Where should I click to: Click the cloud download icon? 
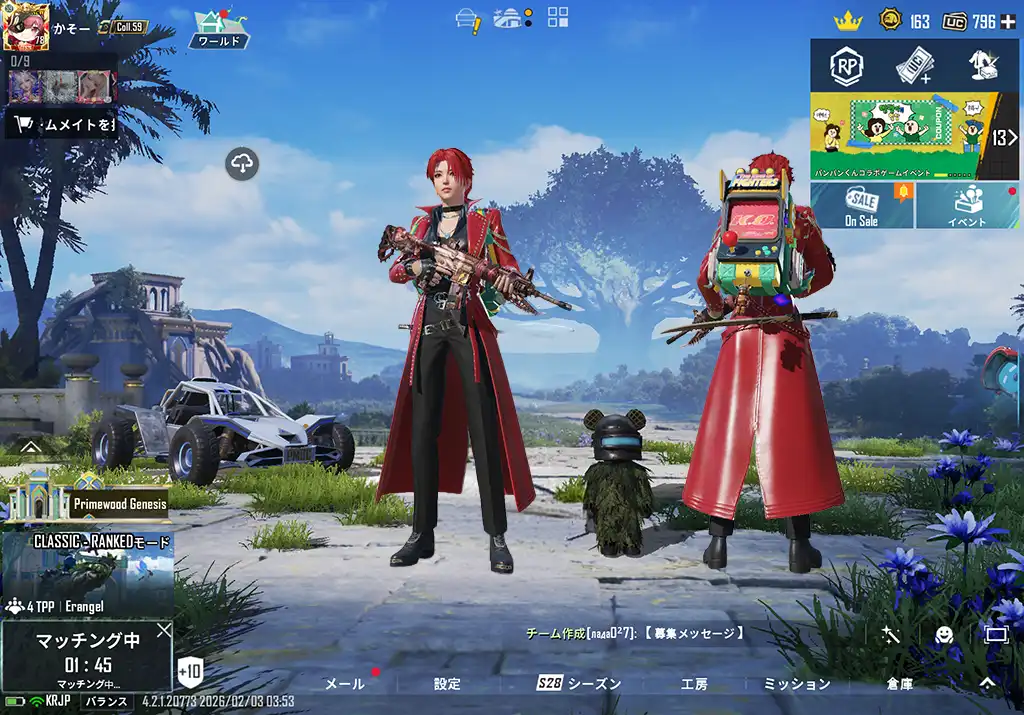(243, 163)
